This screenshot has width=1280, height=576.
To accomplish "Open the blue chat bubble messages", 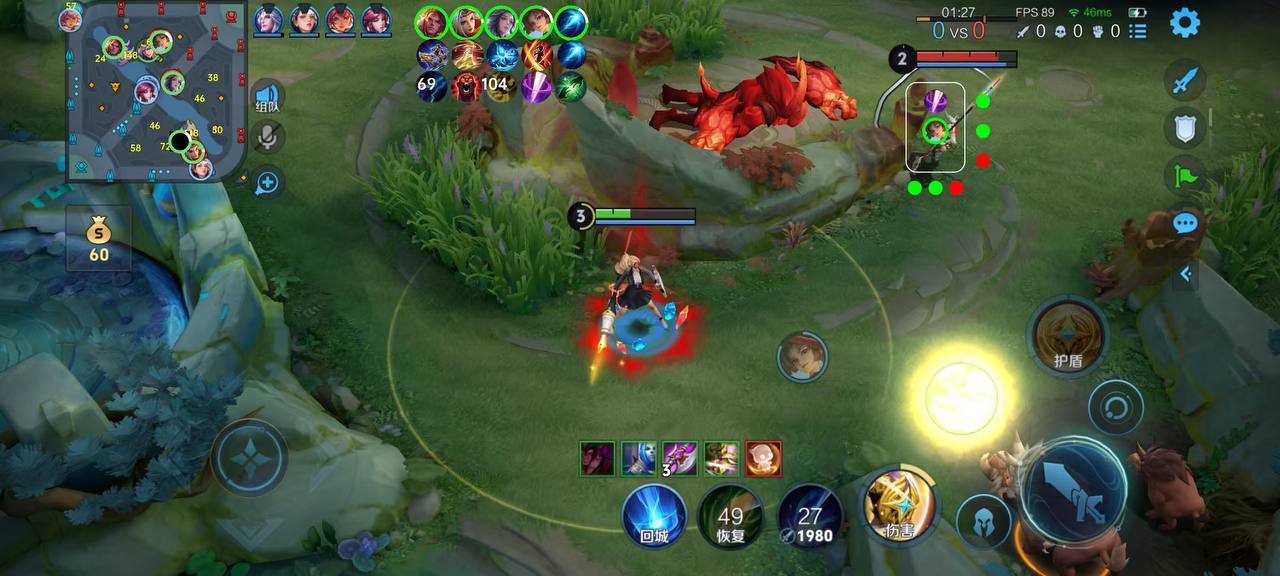I will click(1185, 223).
